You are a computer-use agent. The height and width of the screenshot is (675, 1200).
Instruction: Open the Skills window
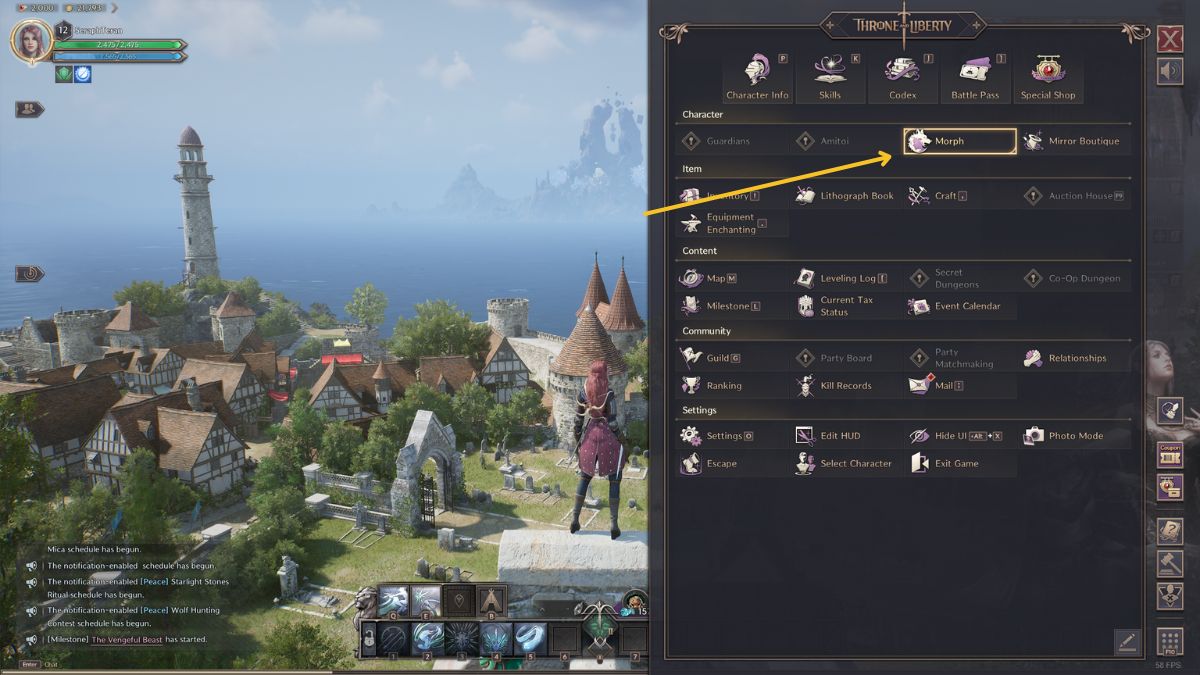pos(829,77)
